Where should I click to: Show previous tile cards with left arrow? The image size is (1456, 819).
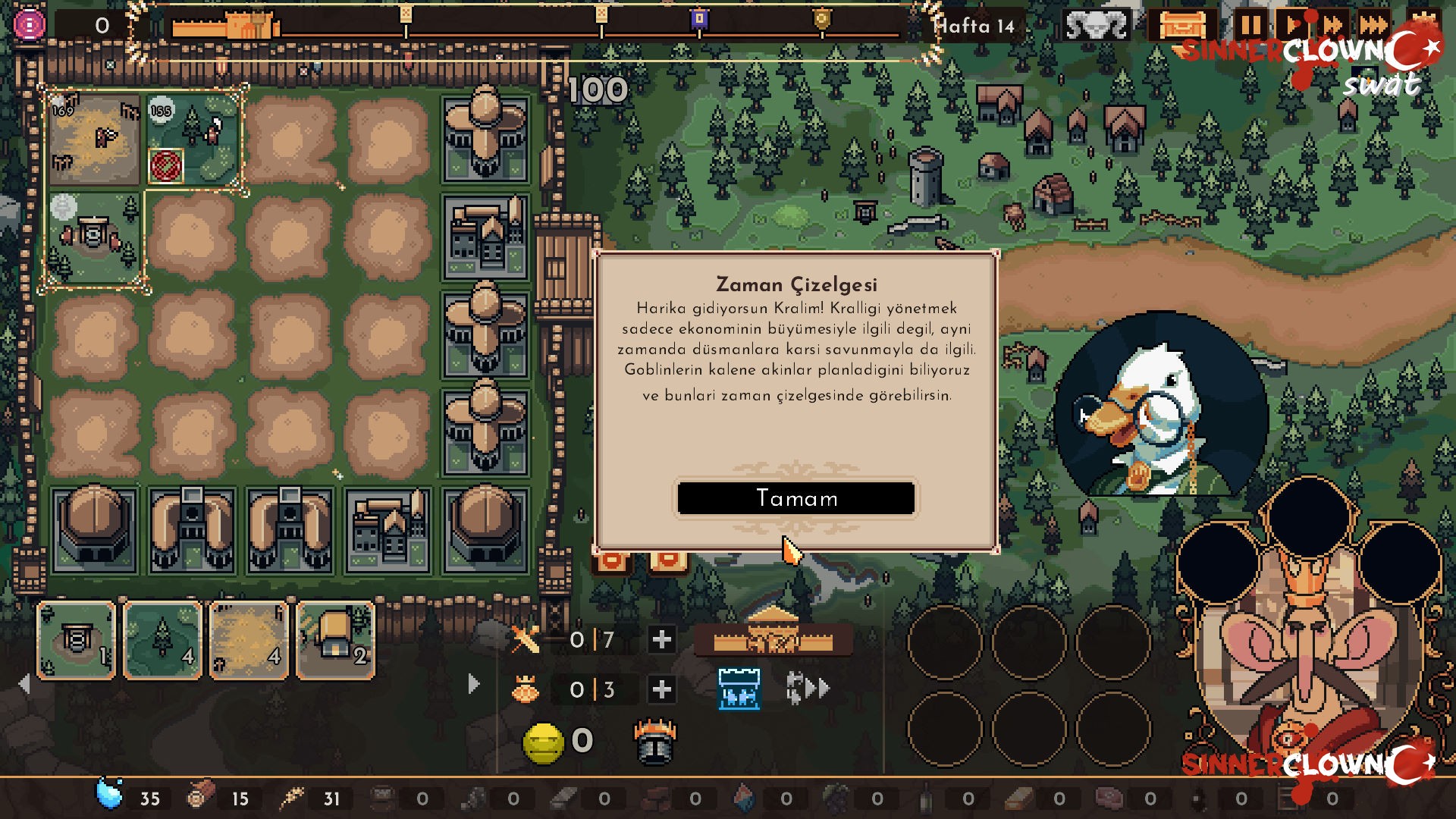pyautogui.click(x=24, y=684)
